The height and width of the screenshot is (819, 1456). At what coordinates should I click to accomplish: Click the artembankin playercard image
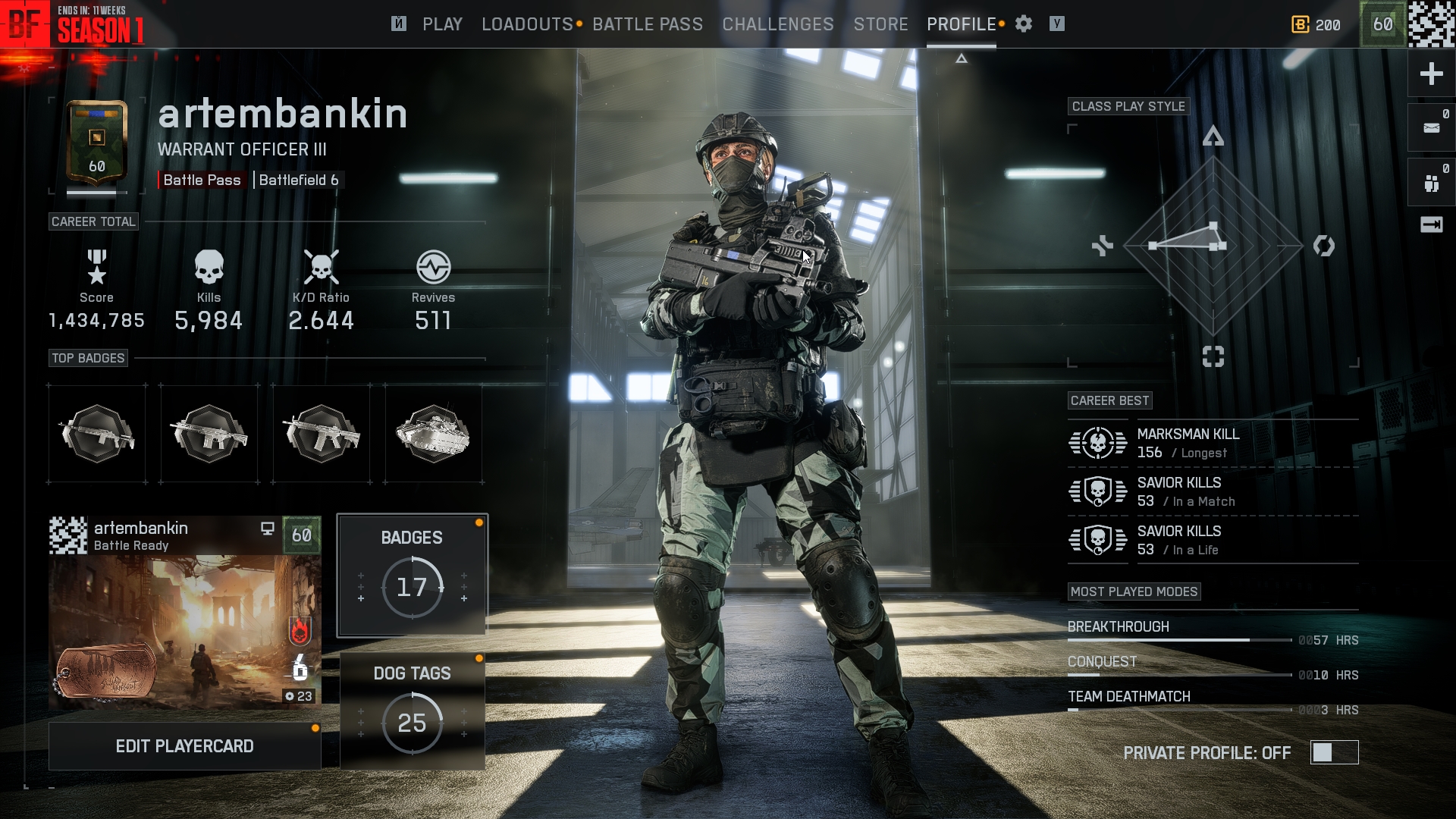(x=184, y=631)
